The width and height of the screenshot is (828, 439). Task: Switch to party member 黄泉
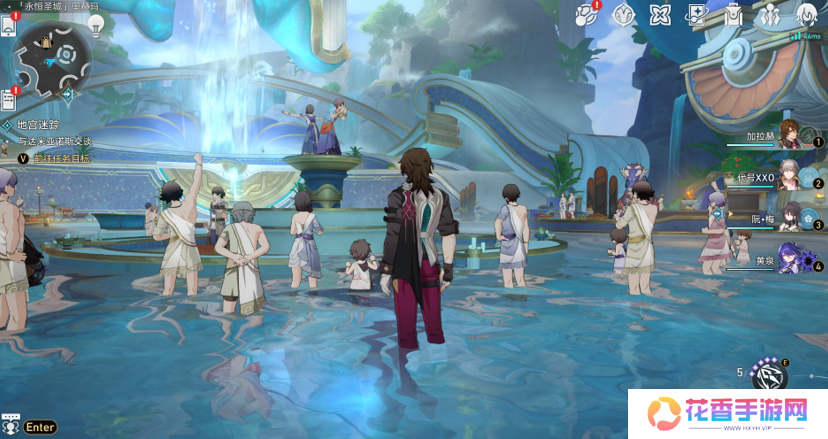click(788, 259)
